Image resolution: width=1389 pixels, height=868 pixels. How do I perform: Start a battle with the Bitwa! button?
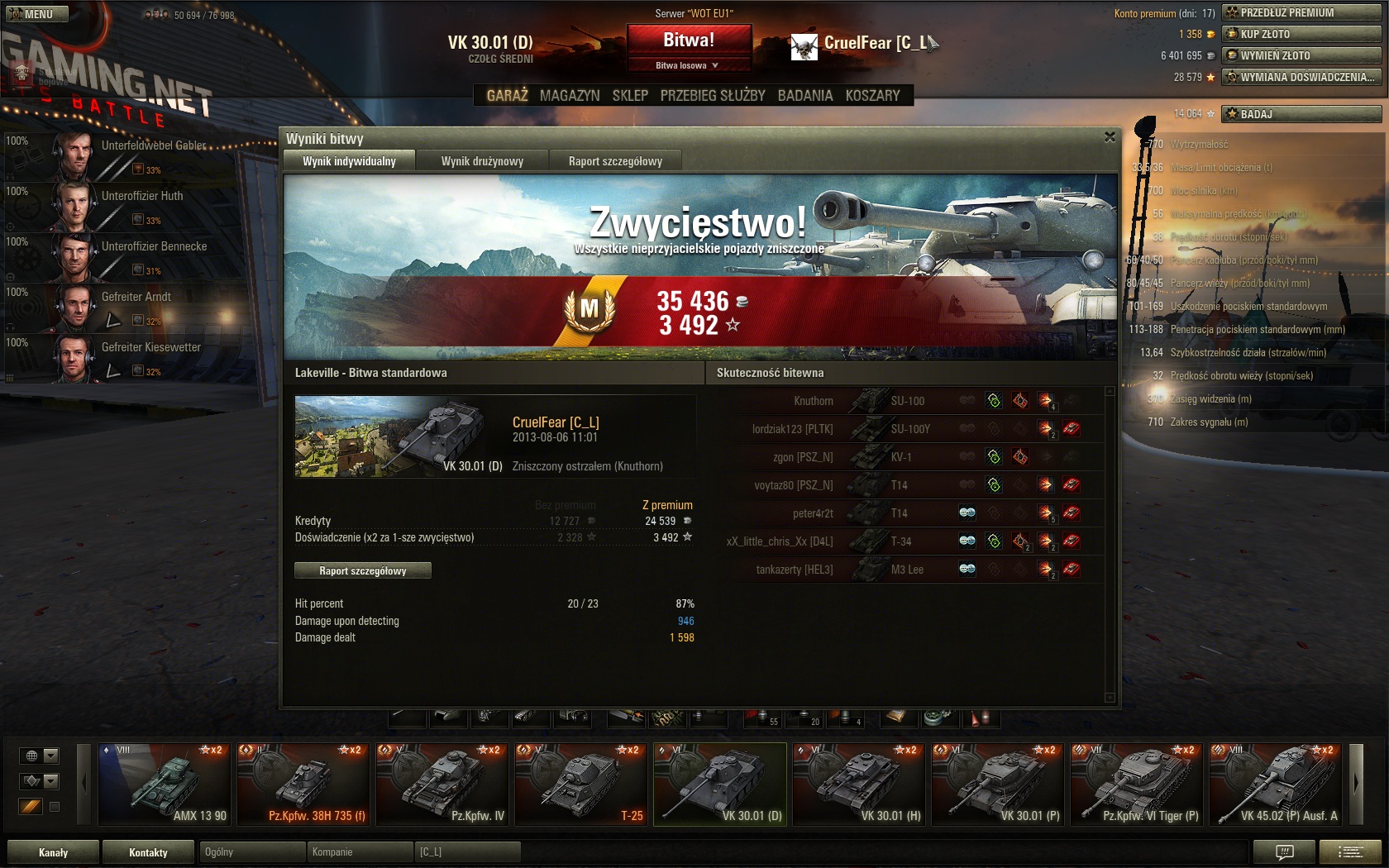689,40
